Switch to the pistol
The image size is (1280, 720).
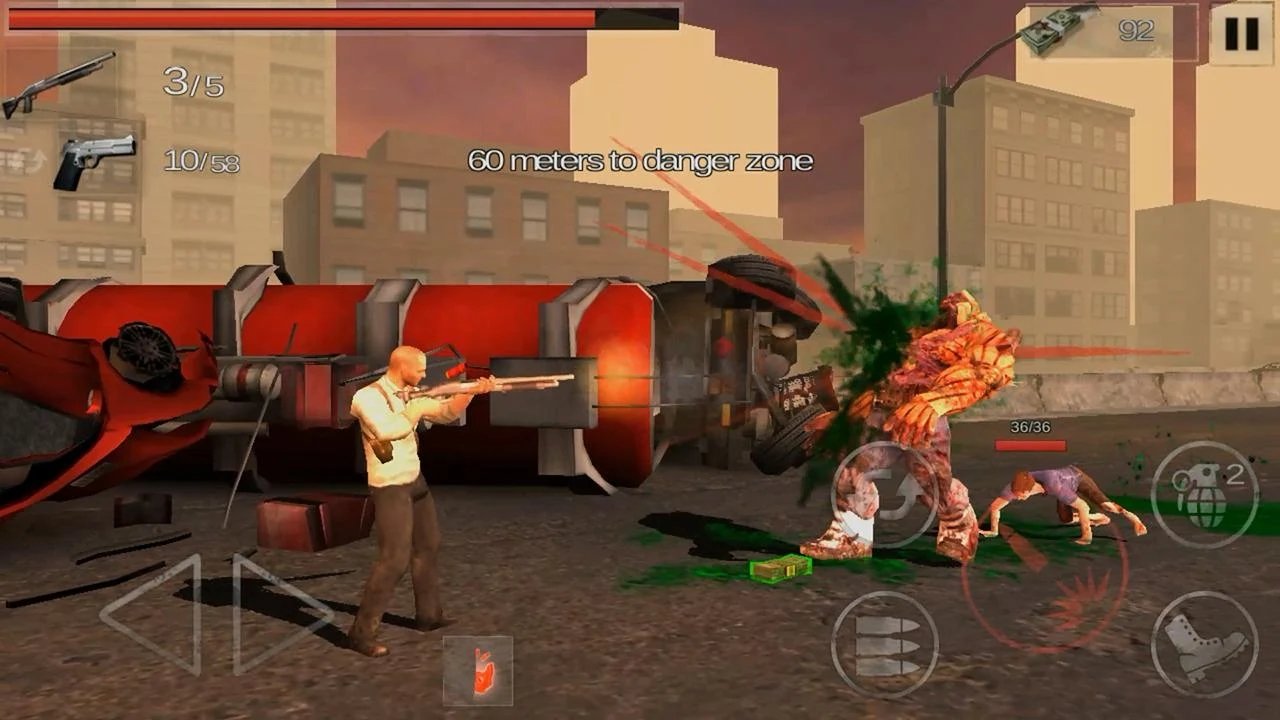pyautogui.click(x=94, y=160)
